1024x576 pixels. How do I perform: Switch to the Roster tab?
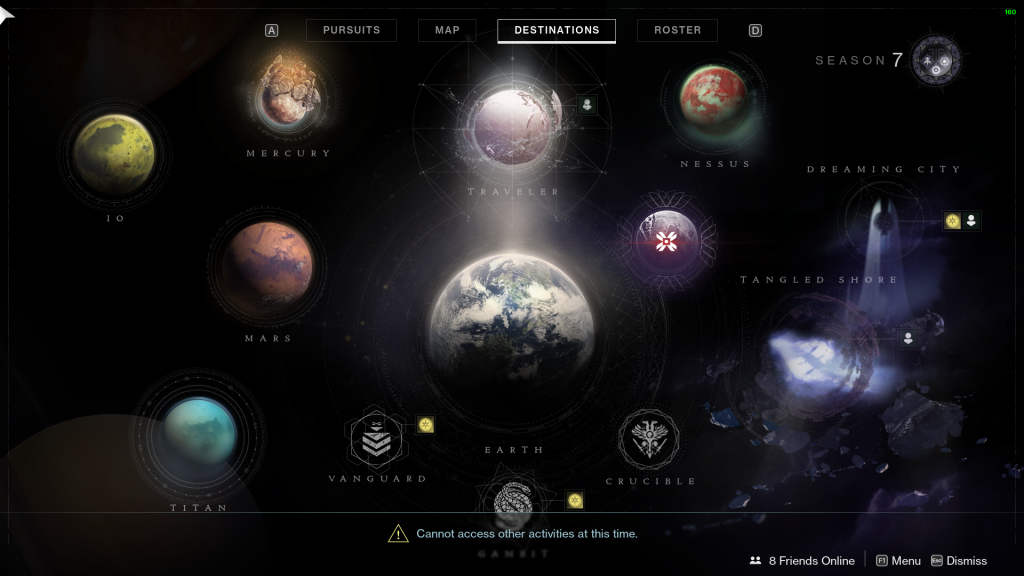677,30
